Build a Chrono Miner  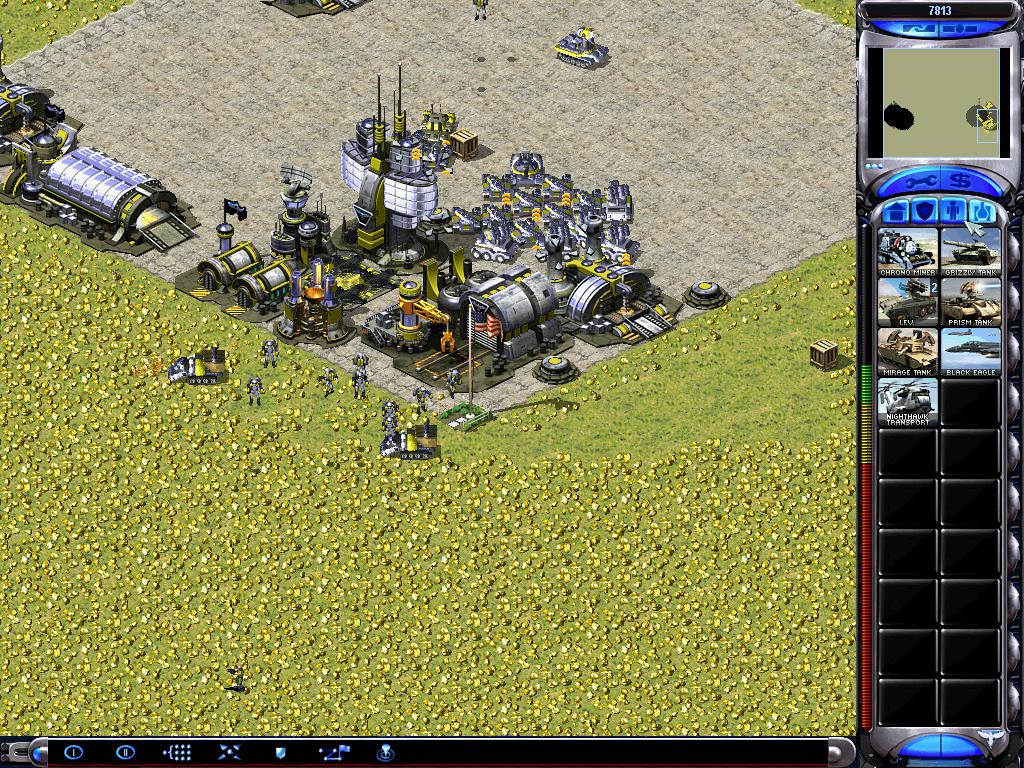pyautogui.click(x=908, y=252)
